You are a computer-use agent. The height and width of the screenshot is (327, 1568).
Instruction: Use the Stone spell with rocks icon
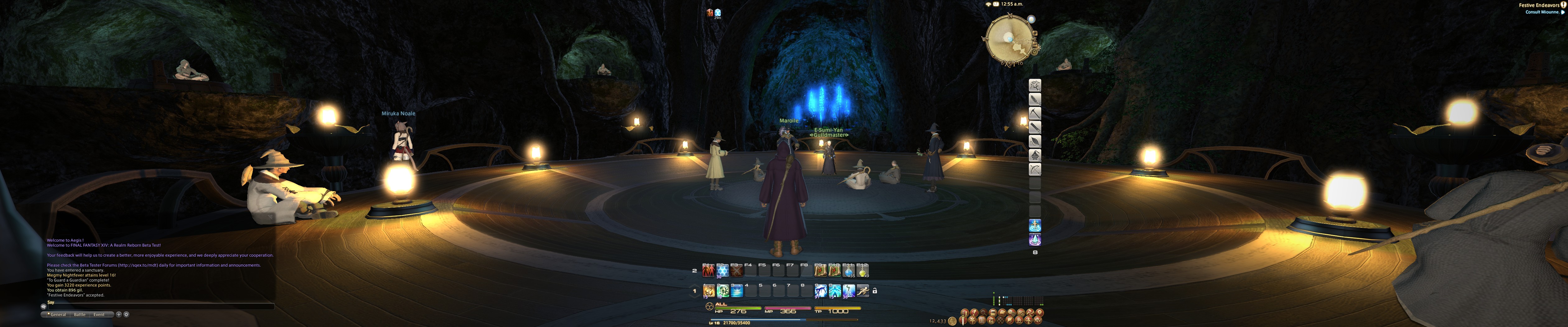coord(709,292)
